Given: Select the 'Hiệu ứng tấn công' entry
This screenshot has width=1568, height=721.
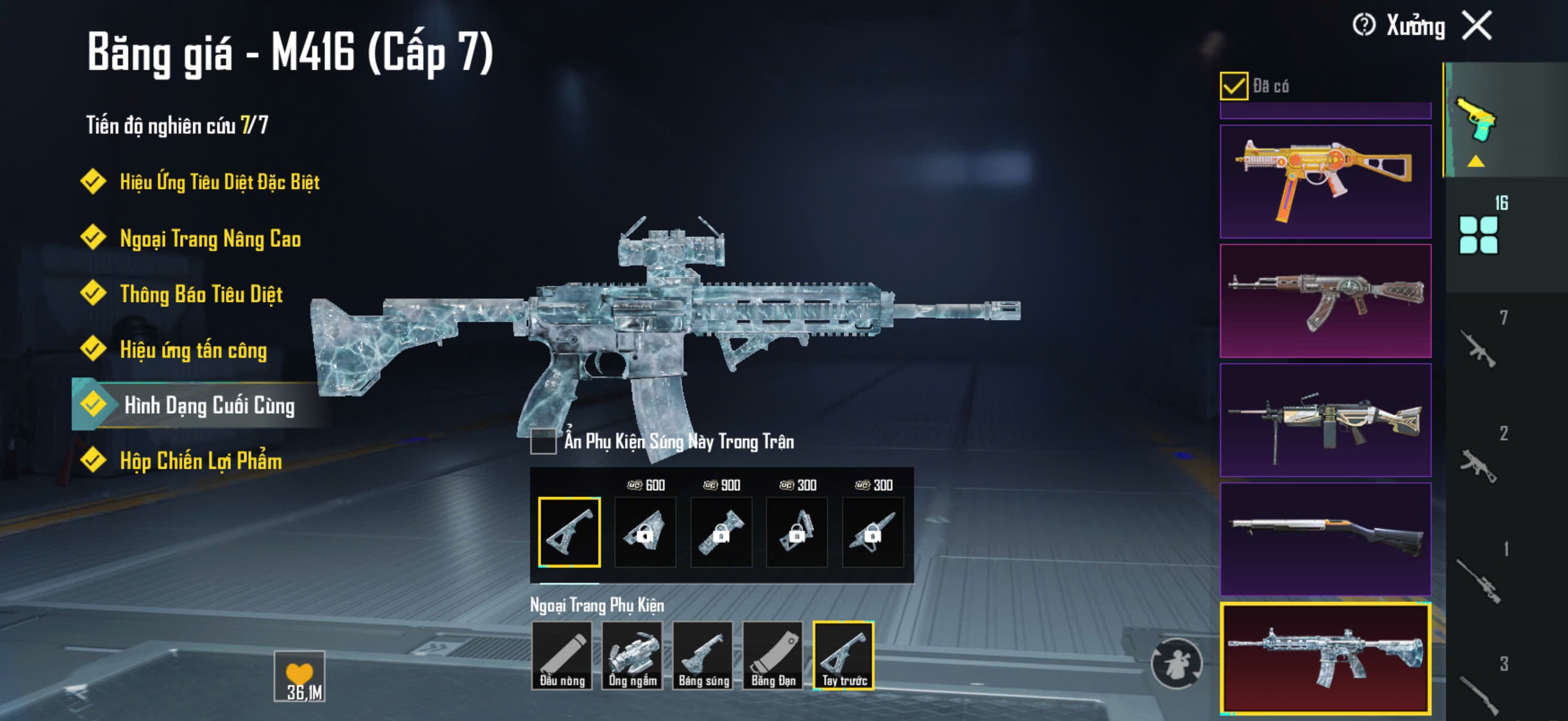Looking at the screenshot, I should coord(193,350).
